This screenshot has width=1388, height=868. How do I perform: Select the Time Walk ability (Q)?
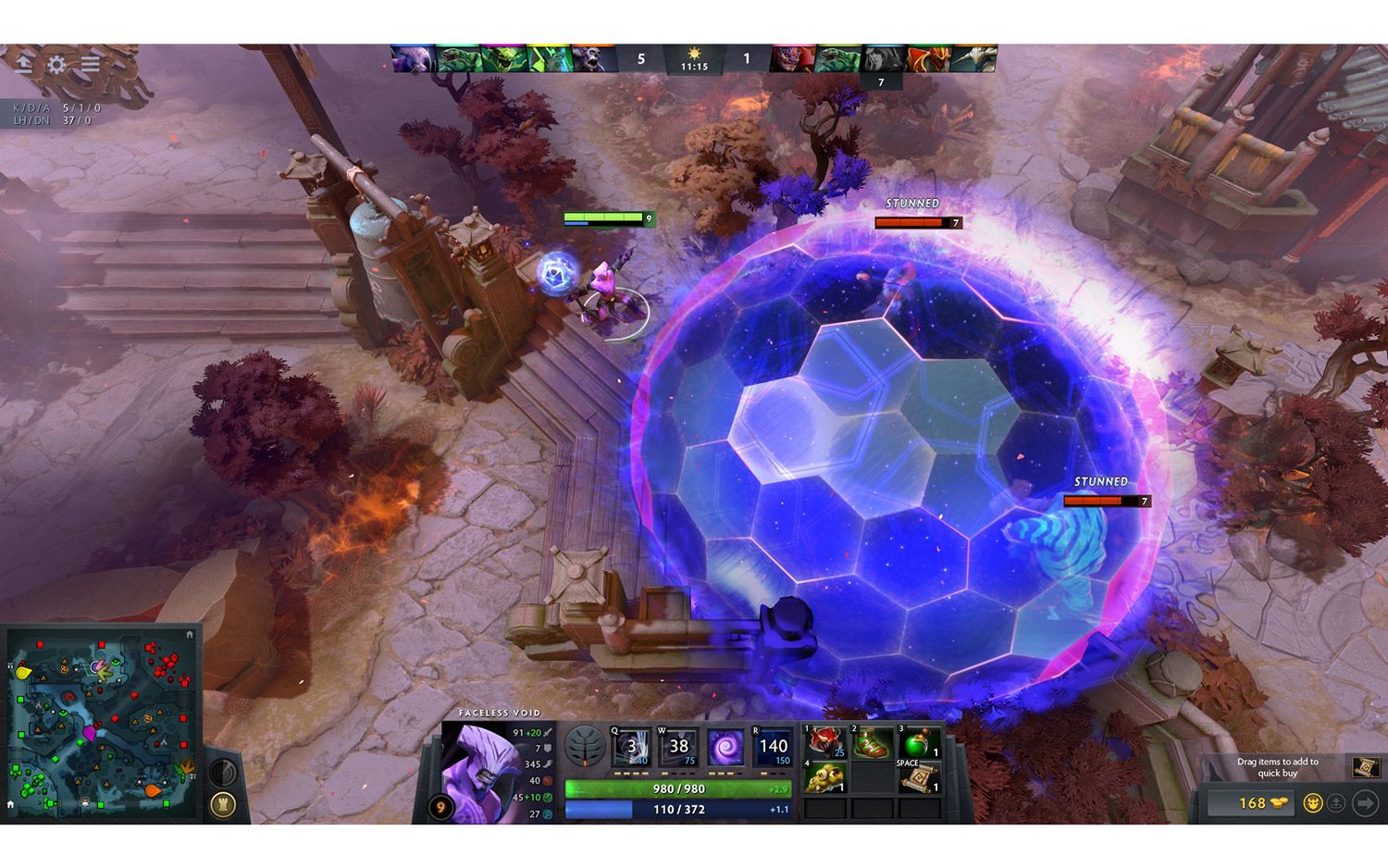(x=632, y=745)
